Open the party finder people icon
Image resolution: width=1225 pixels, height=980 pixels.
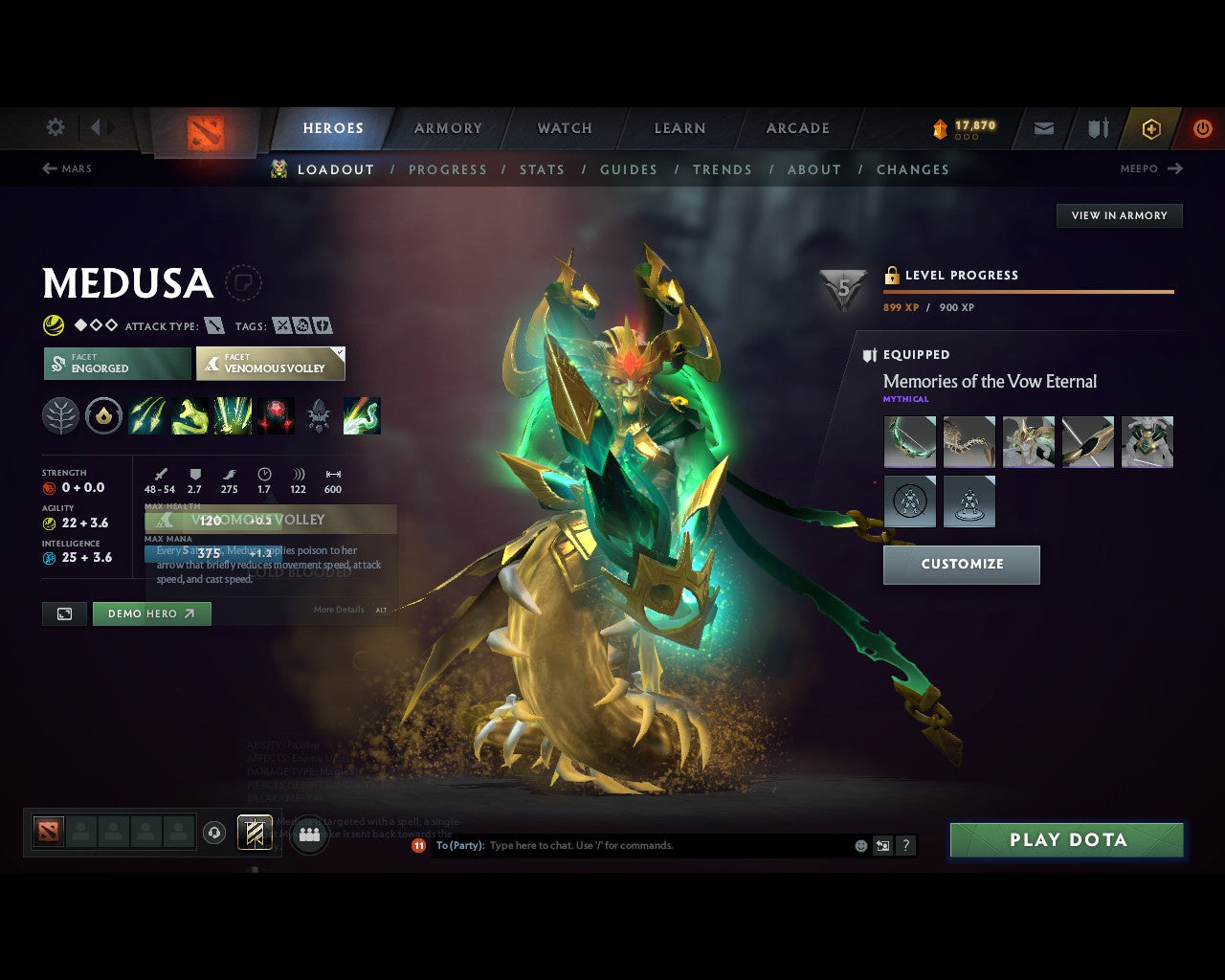tap(309, 833)
